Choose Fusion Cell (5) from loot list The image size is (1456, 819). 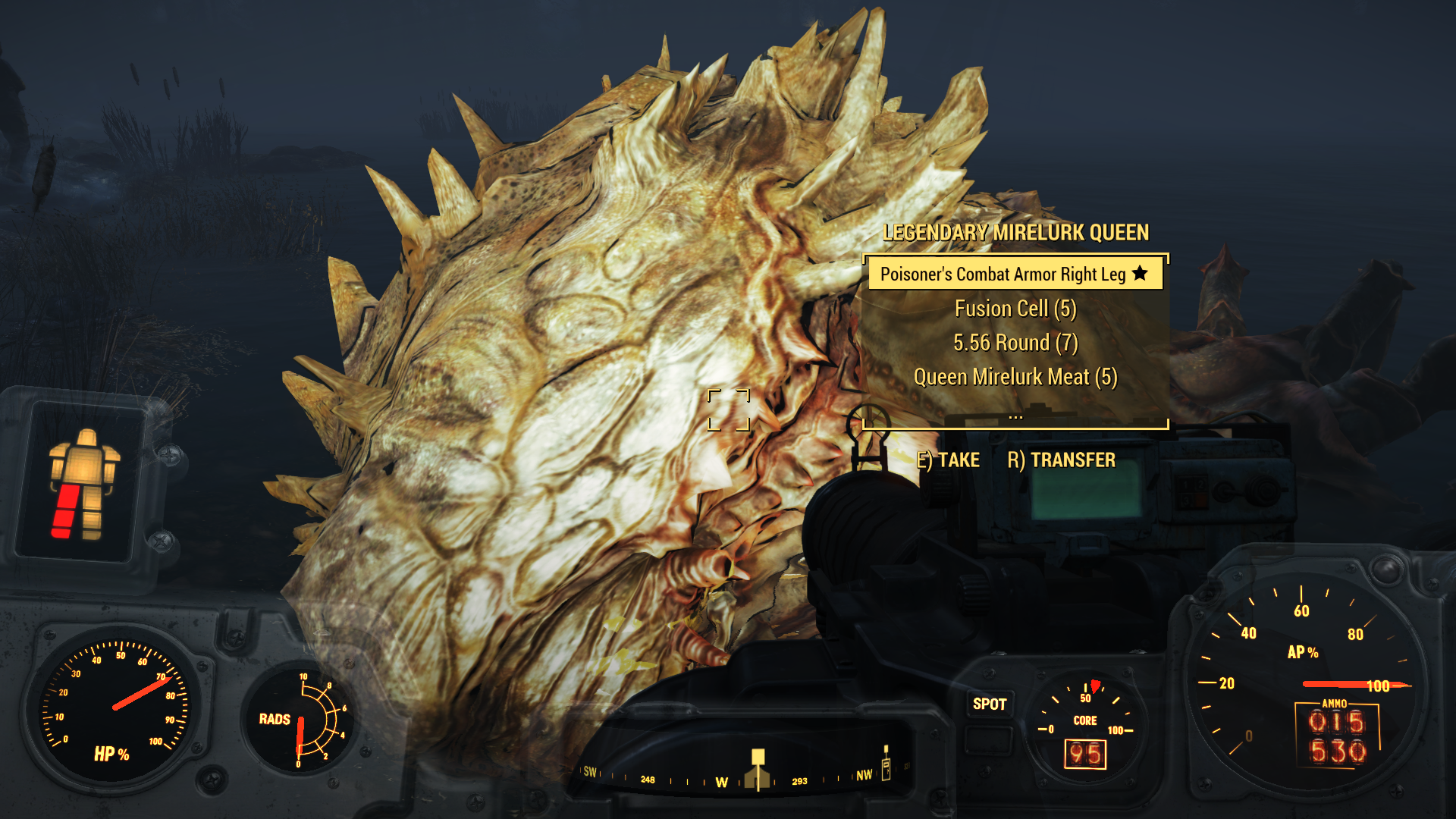coord(1015,309)
